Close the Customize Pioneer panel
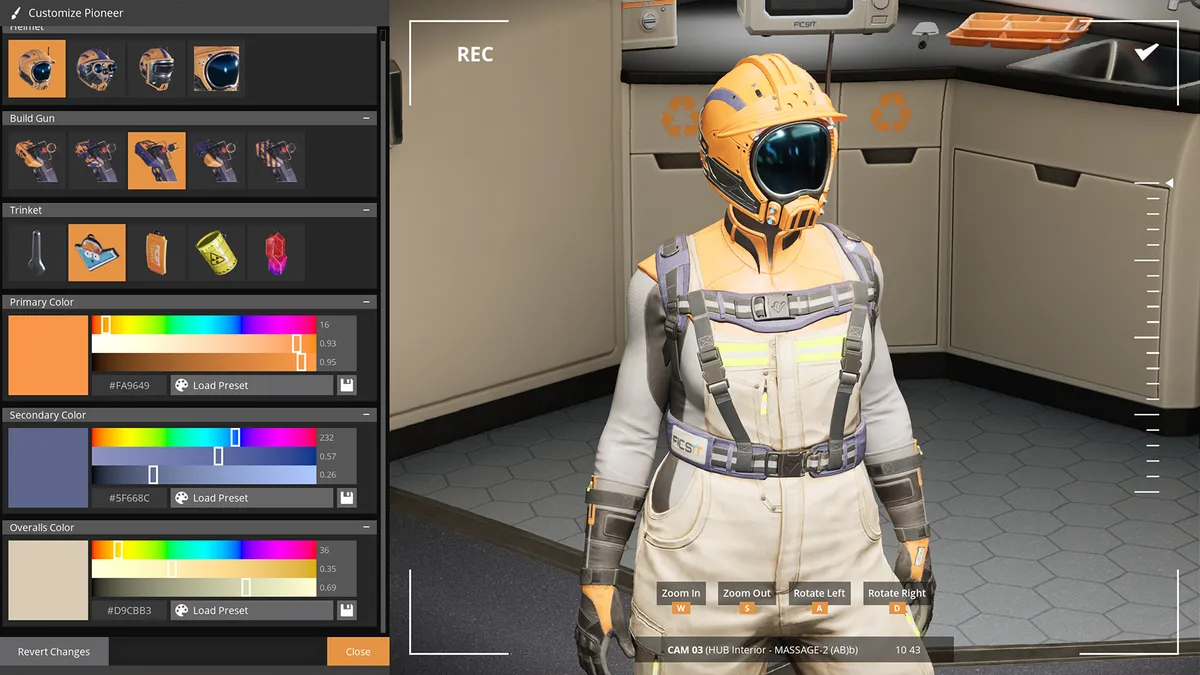Viewport: 1200px width, 675px height. (357, 651)
